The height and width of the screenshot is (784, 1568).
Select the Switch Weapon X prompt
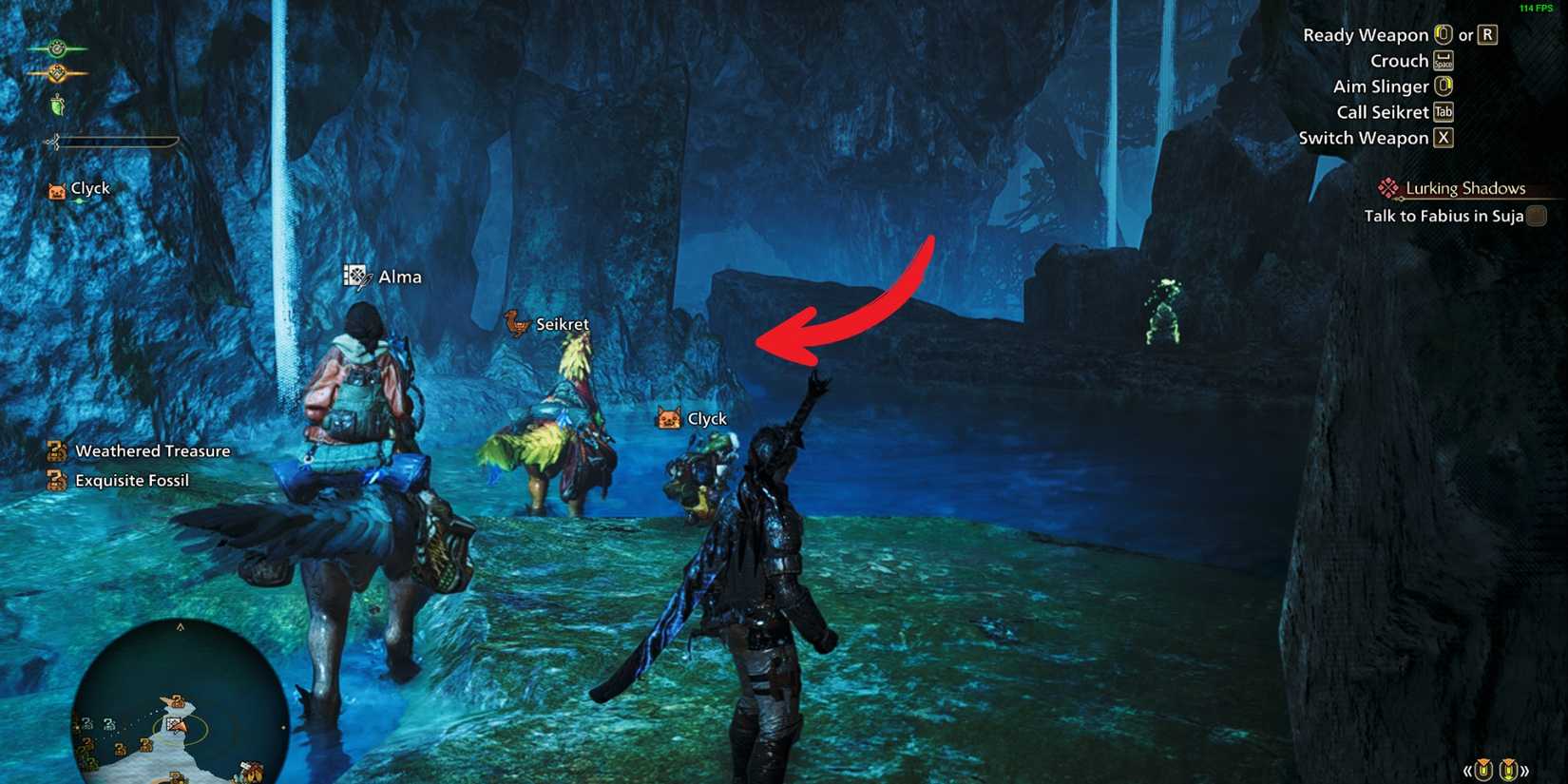[x=1444, y=137]
